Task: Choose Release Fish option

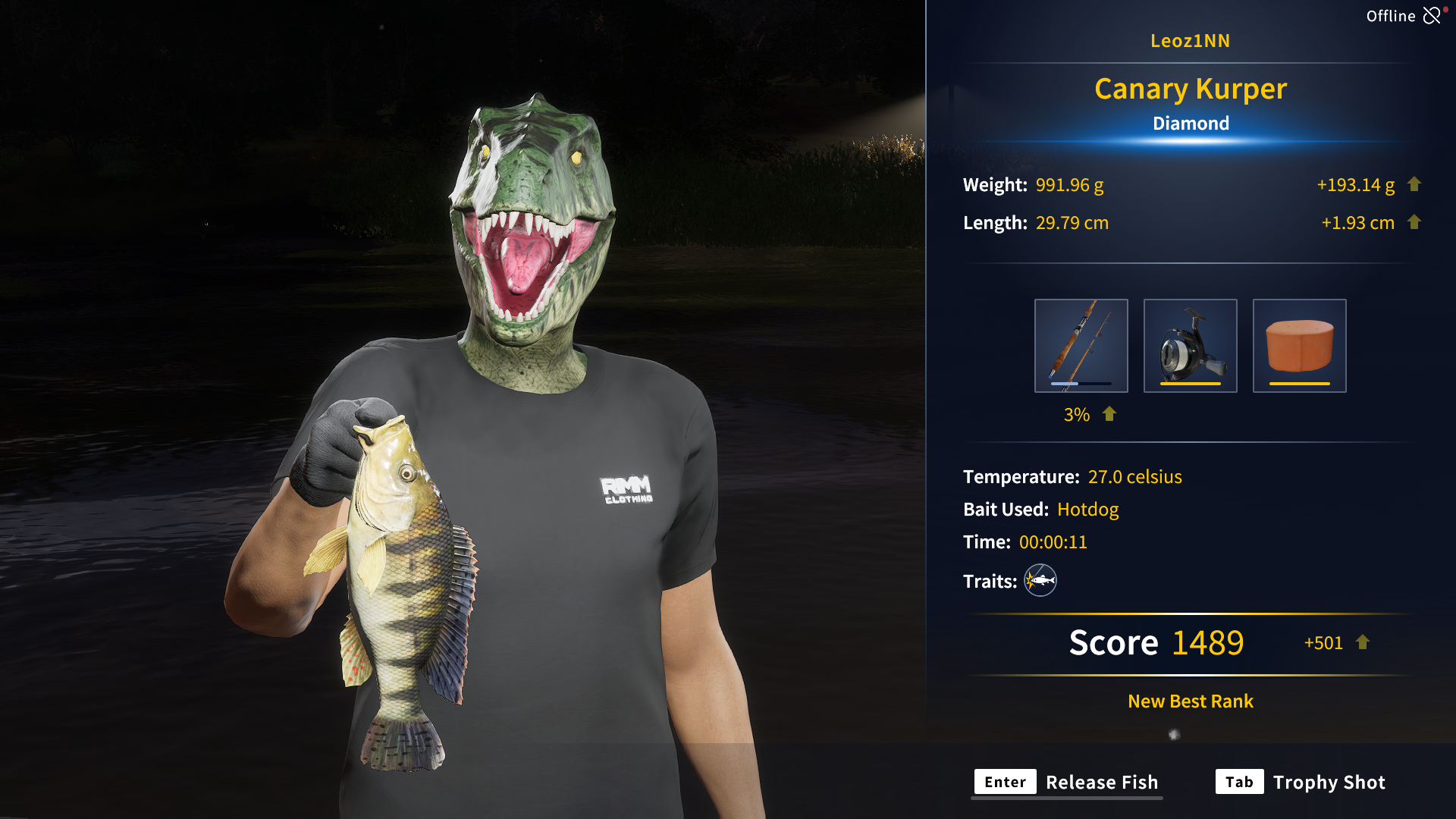Action: (1066, 782)
